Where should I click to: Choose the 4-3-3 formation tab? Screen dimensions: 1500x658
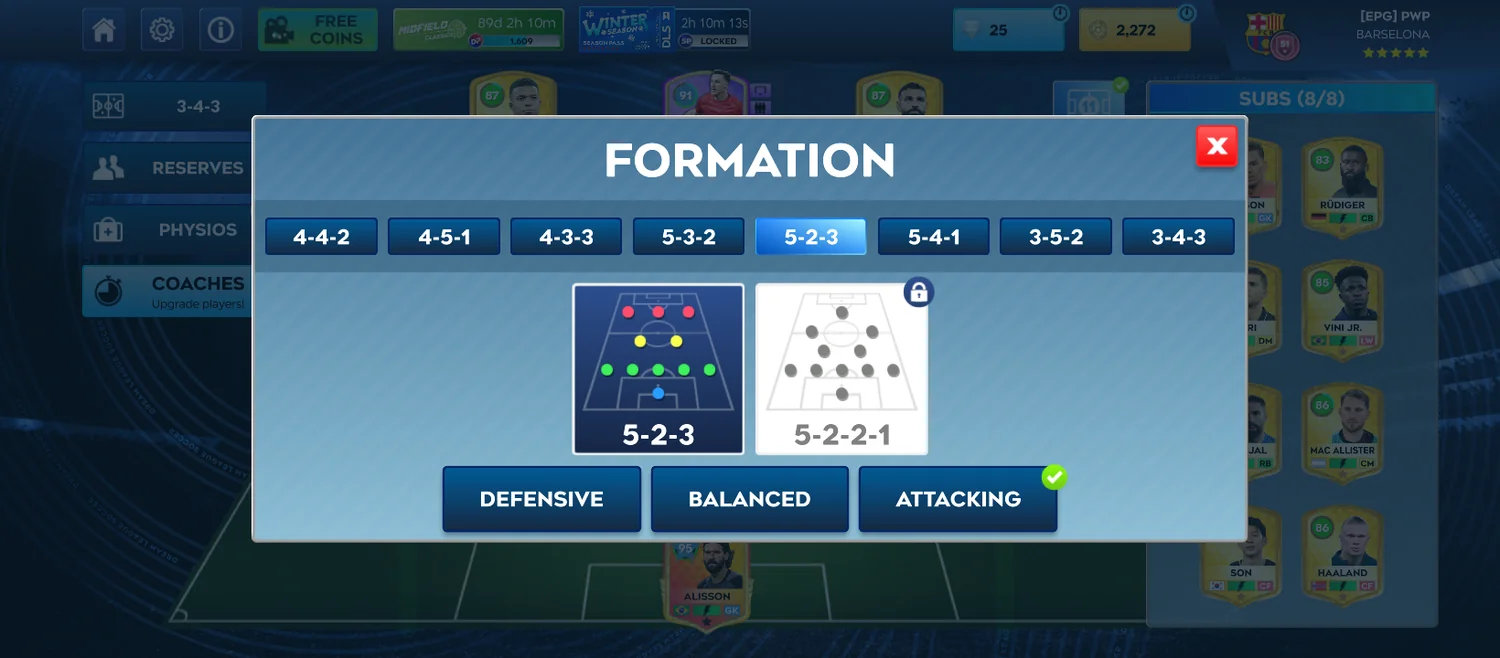(566, 237)
